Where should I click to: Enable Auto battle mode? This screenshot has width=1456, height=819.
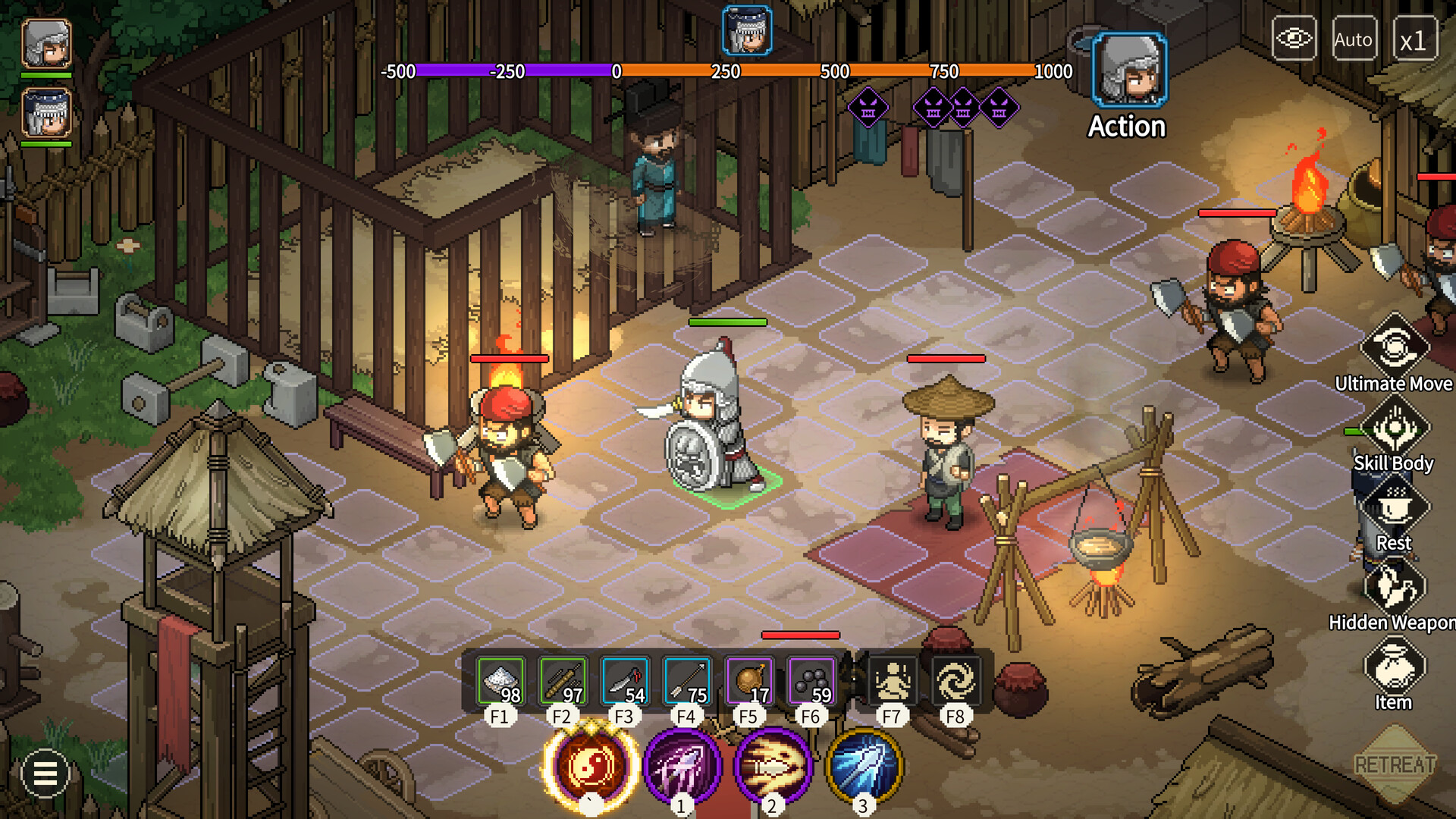[x=1354, y=38]
